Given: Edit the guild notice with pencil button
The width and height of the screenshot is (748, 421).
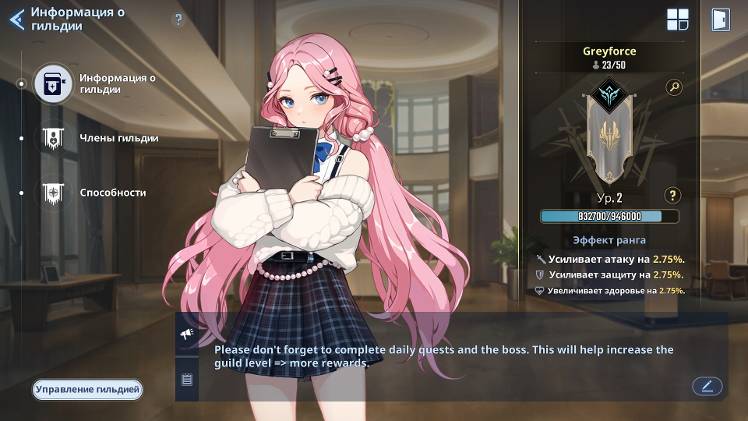Looking at the screenshot, I should [707, 385].
